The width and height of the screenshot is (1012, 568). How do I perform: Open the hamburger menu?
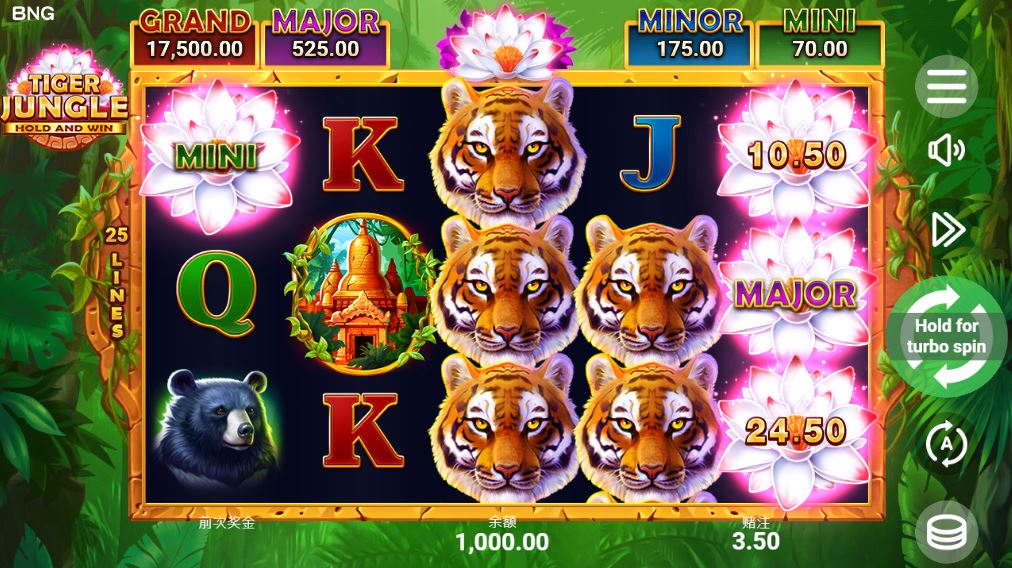coord(946,87)
